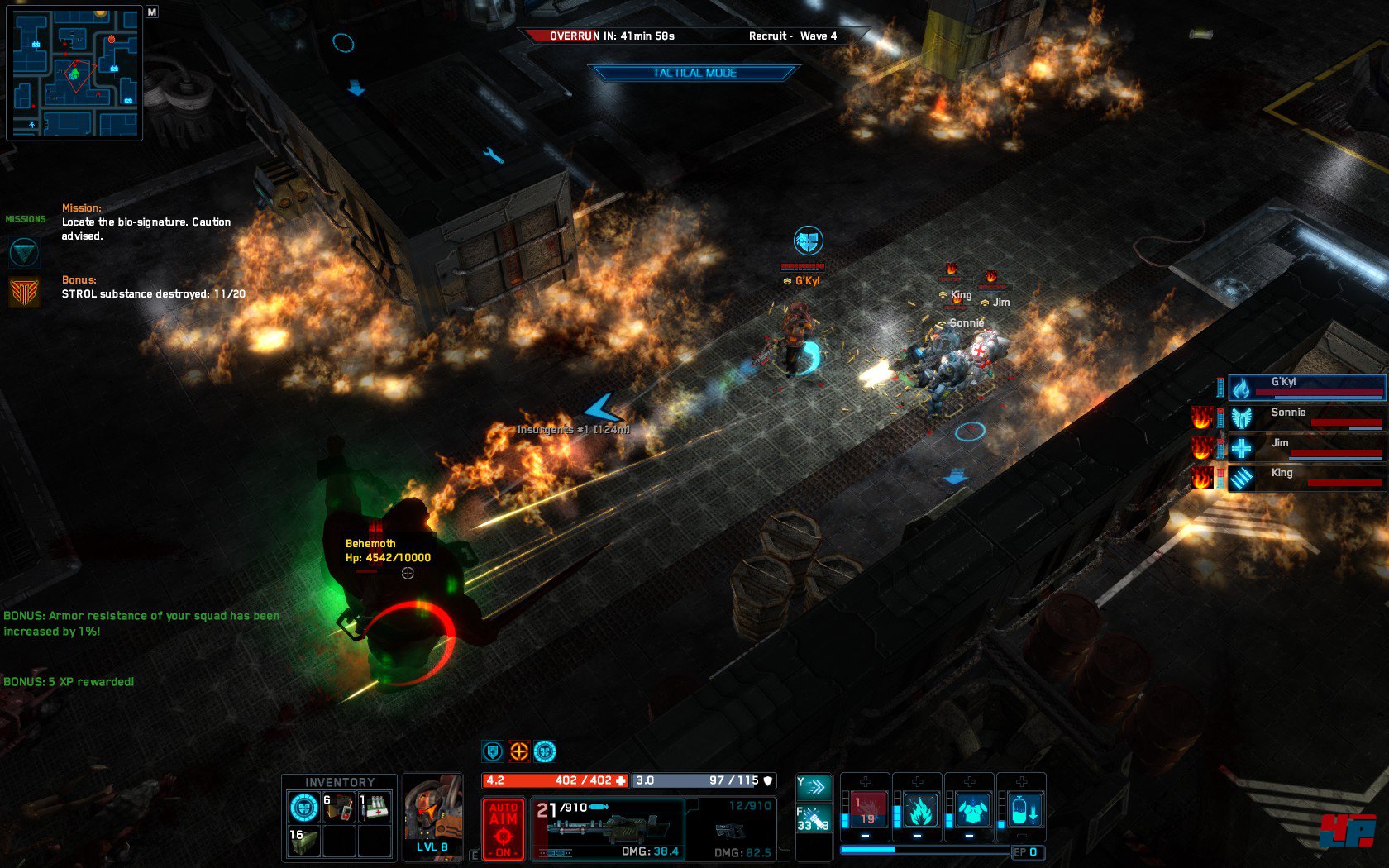
Task: Activate the sprint arrows ability
Action: click(814, 786)
